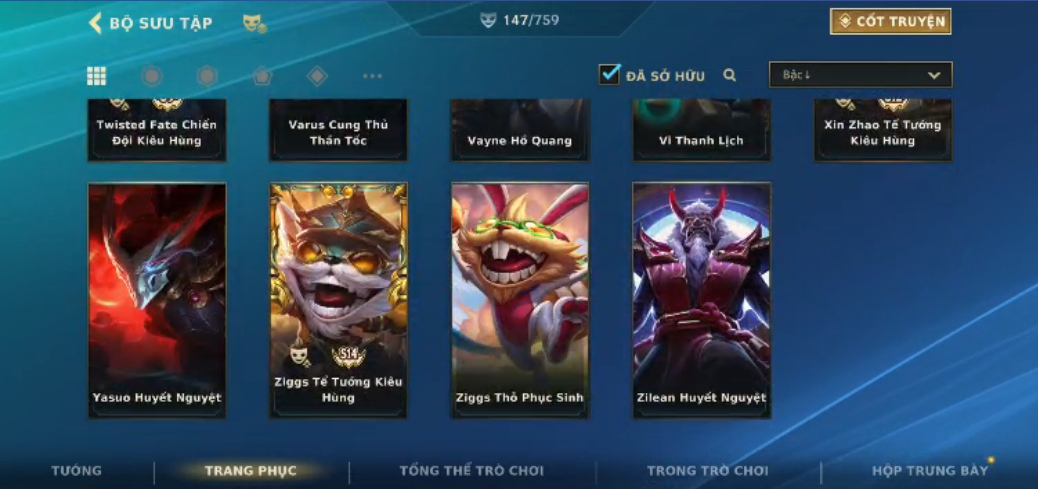This screenshot has height=489, width=1038.
Task: Choose the diamond rarity filter icon
Action: [x=317, y=76]
